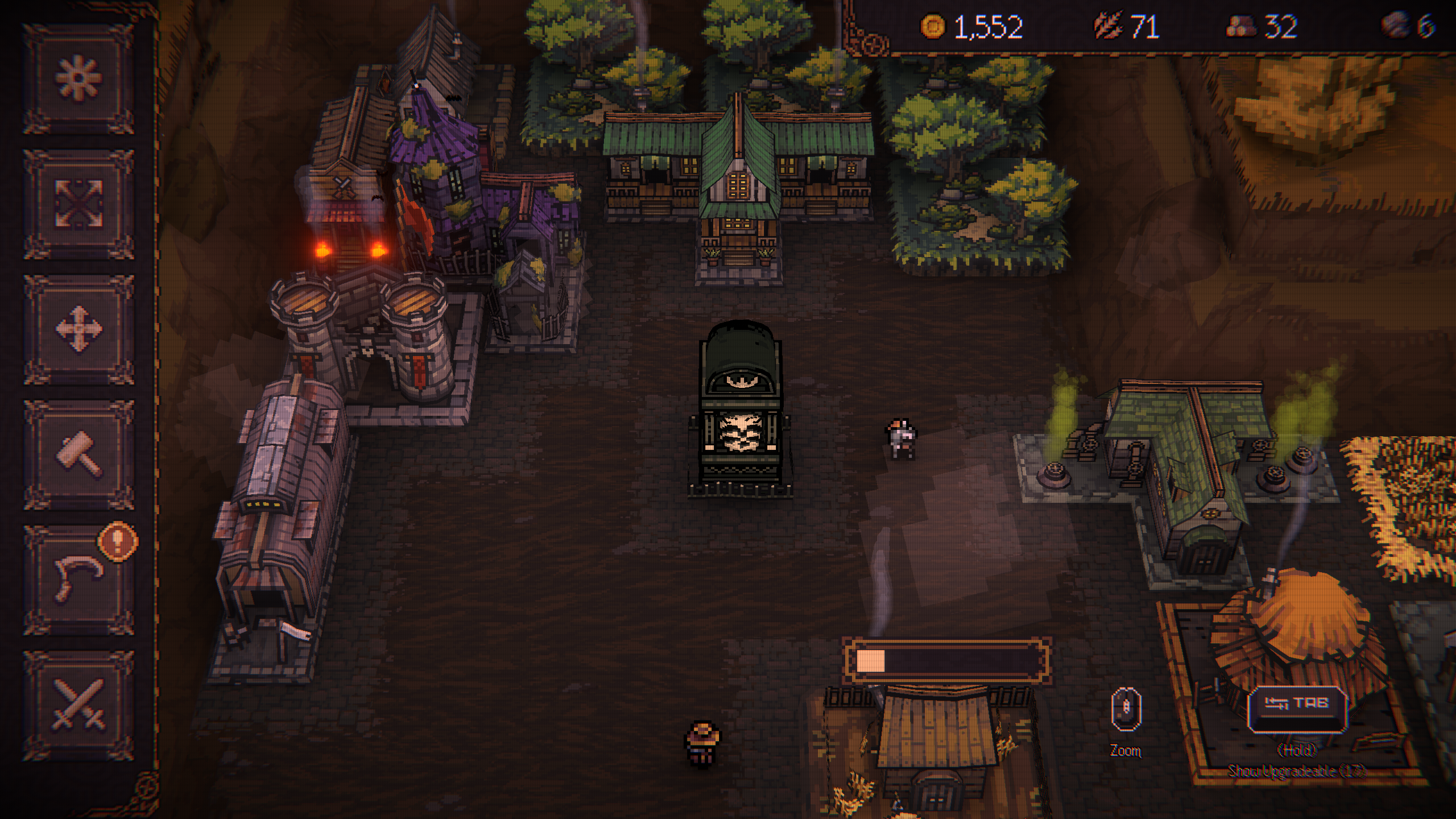Image resolution: width=1456 pixels, height=819 pixels.
Task: Click the crossed swords button
Action: coord(78,705)
